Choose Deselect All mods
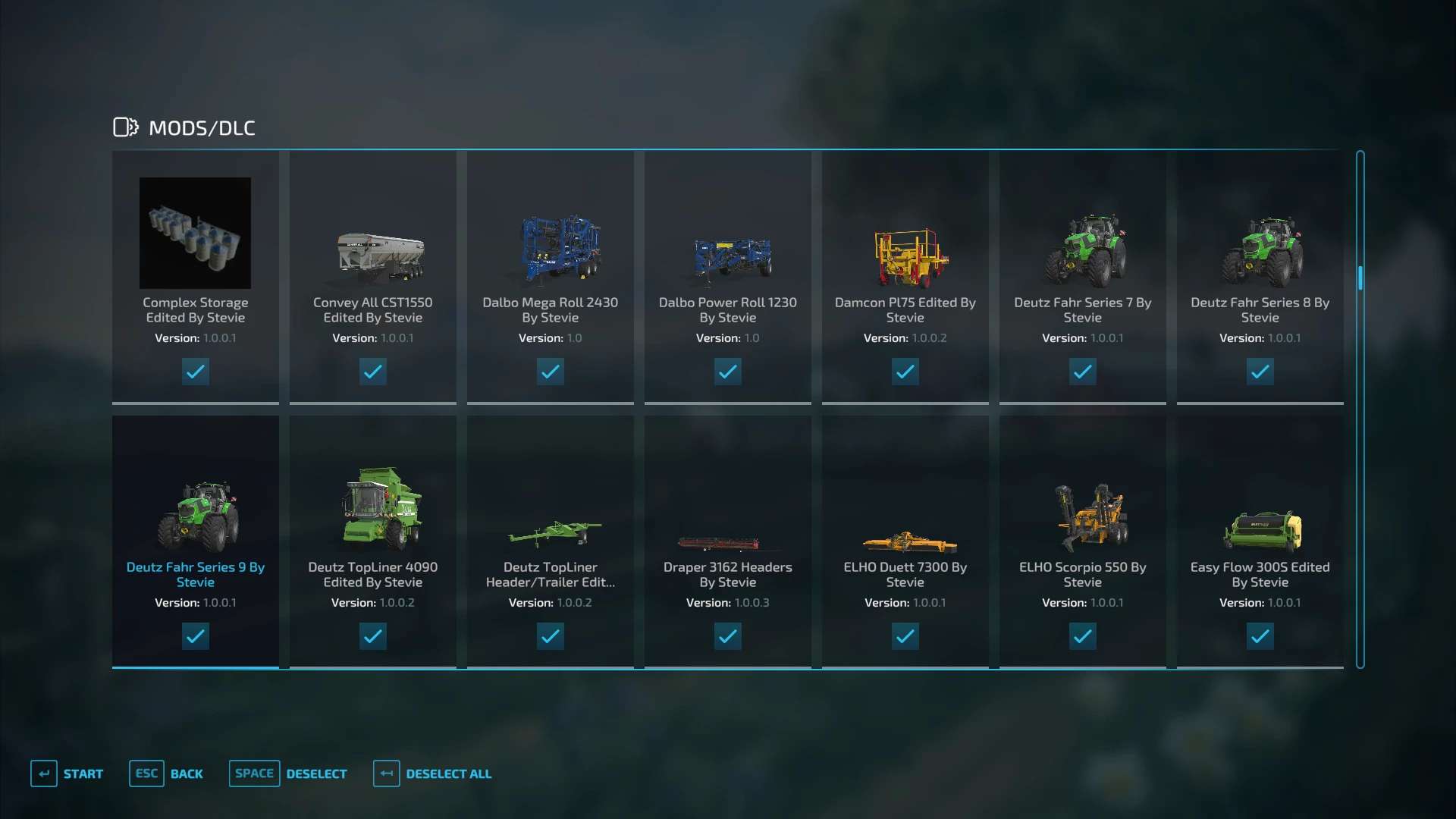Viewport: 1456px width, 819px height. point(433,773)
